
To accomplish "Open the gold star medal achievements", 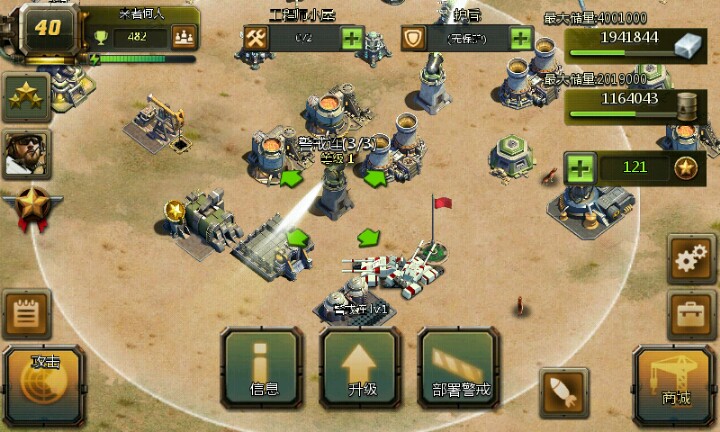I will tap(27, 207).
